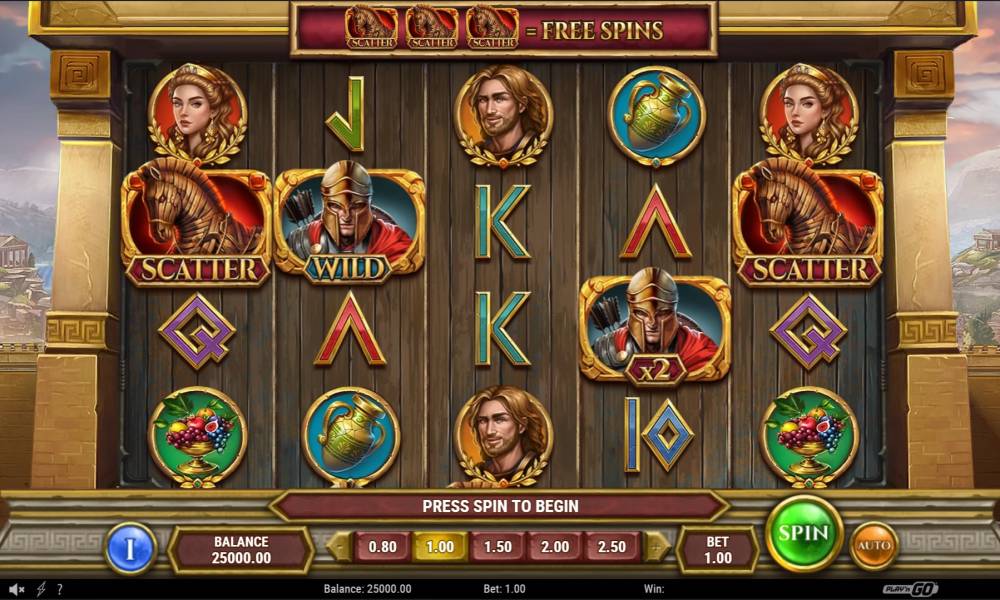The width and height of the screenshot is (1000, 600).
Task: Activate the orange AUTO play button
Action: coord(873,546)
